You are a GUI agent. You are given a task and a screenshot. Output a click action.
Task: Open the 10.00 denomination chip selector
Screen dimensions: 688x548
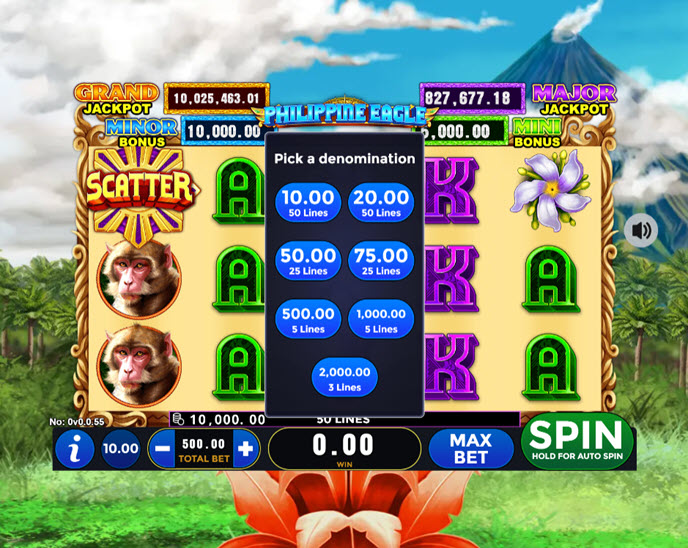[121, 449]
